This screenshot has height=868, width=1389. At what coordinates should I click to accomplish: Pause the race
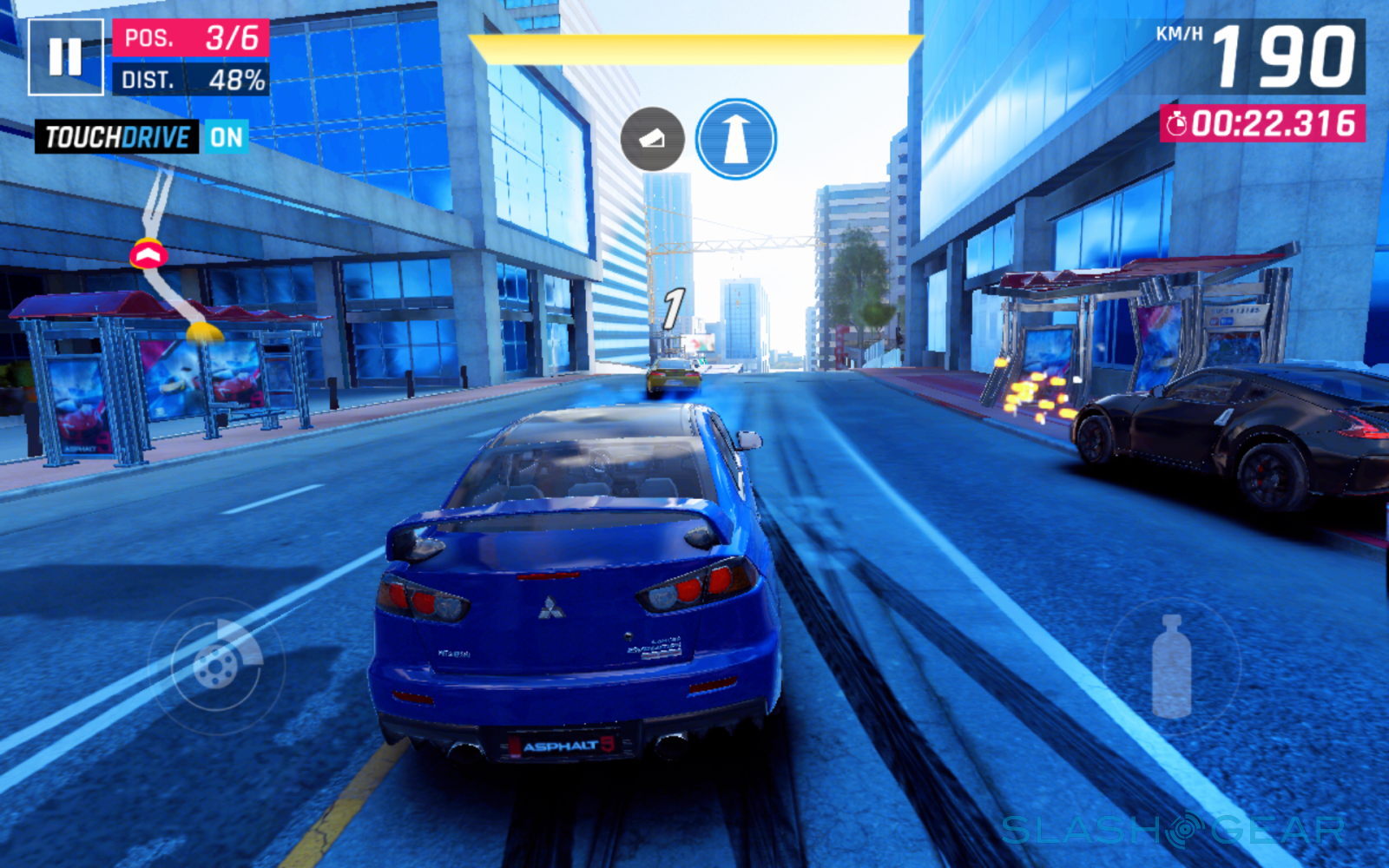(65, 57)
